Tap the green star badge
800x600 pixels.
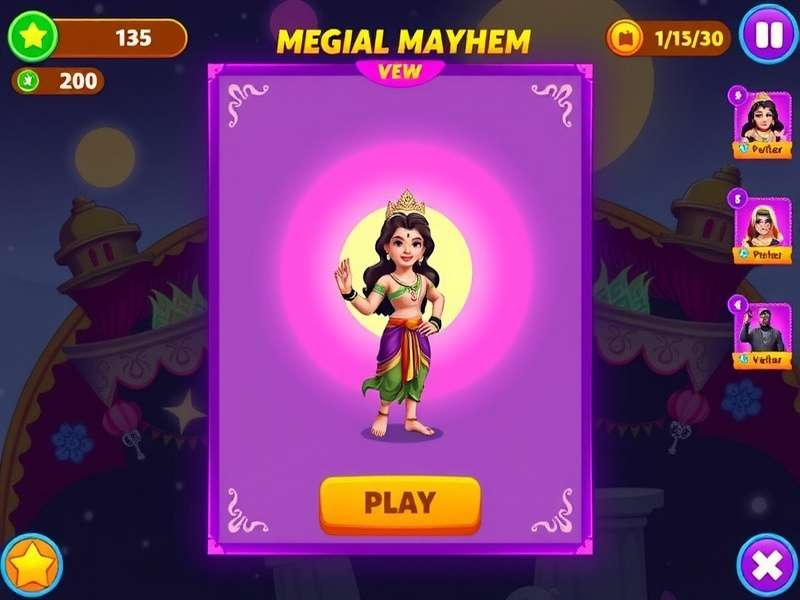pos(33,38)
